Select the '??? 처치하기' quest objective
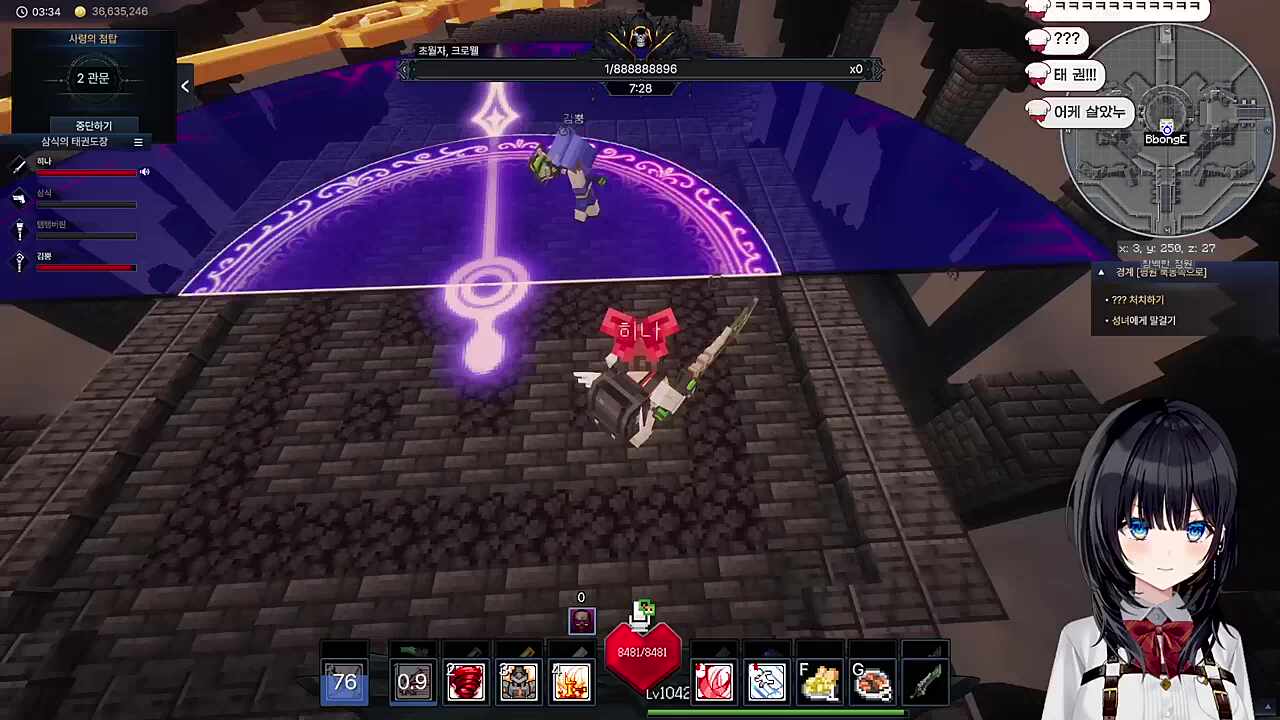 (x=1138, y=300)
